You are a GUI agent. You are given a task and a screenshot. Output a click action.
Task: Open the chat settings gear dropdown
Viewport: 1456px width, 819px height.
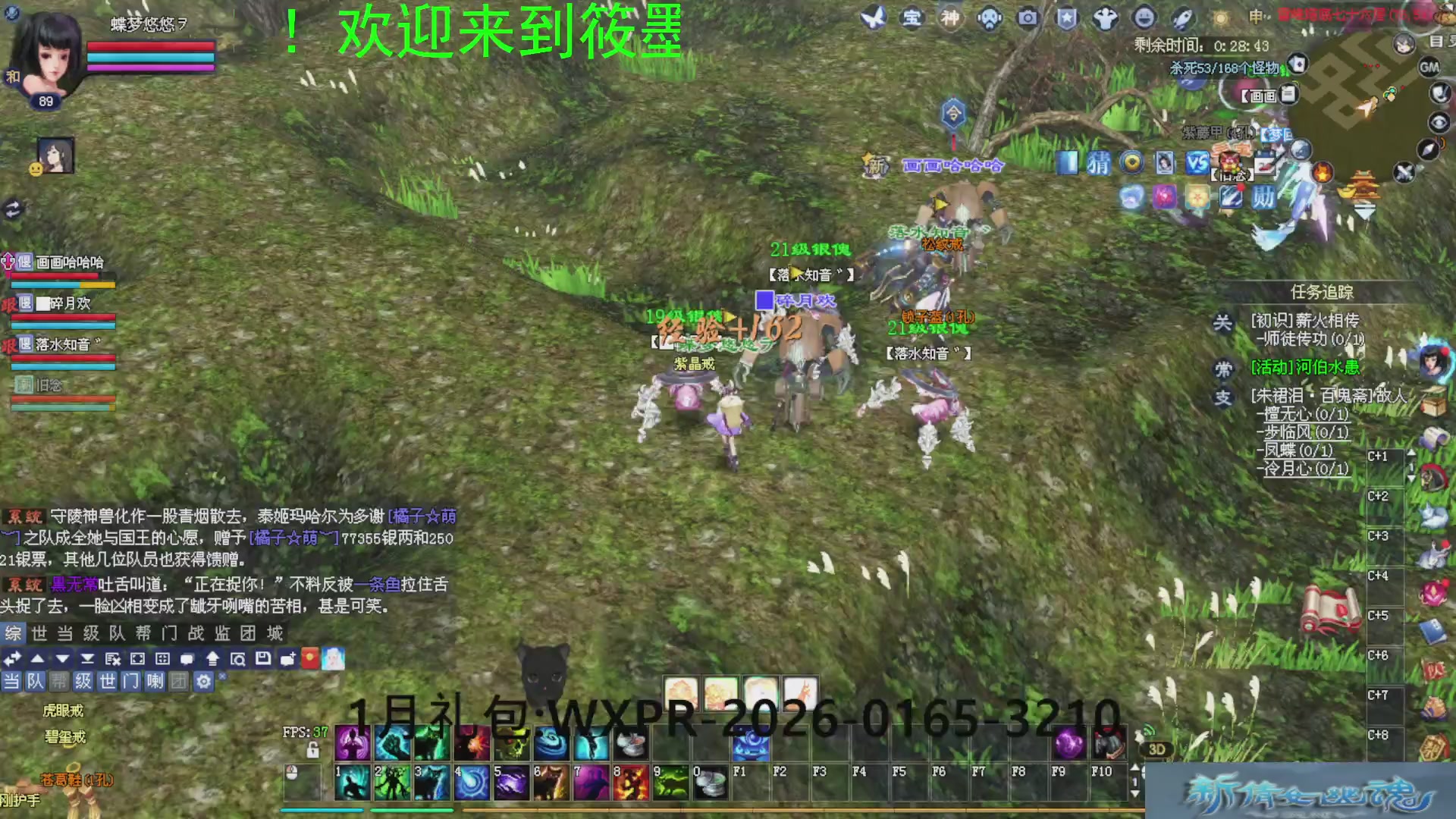pyautogui.click(x=203, y=682)
